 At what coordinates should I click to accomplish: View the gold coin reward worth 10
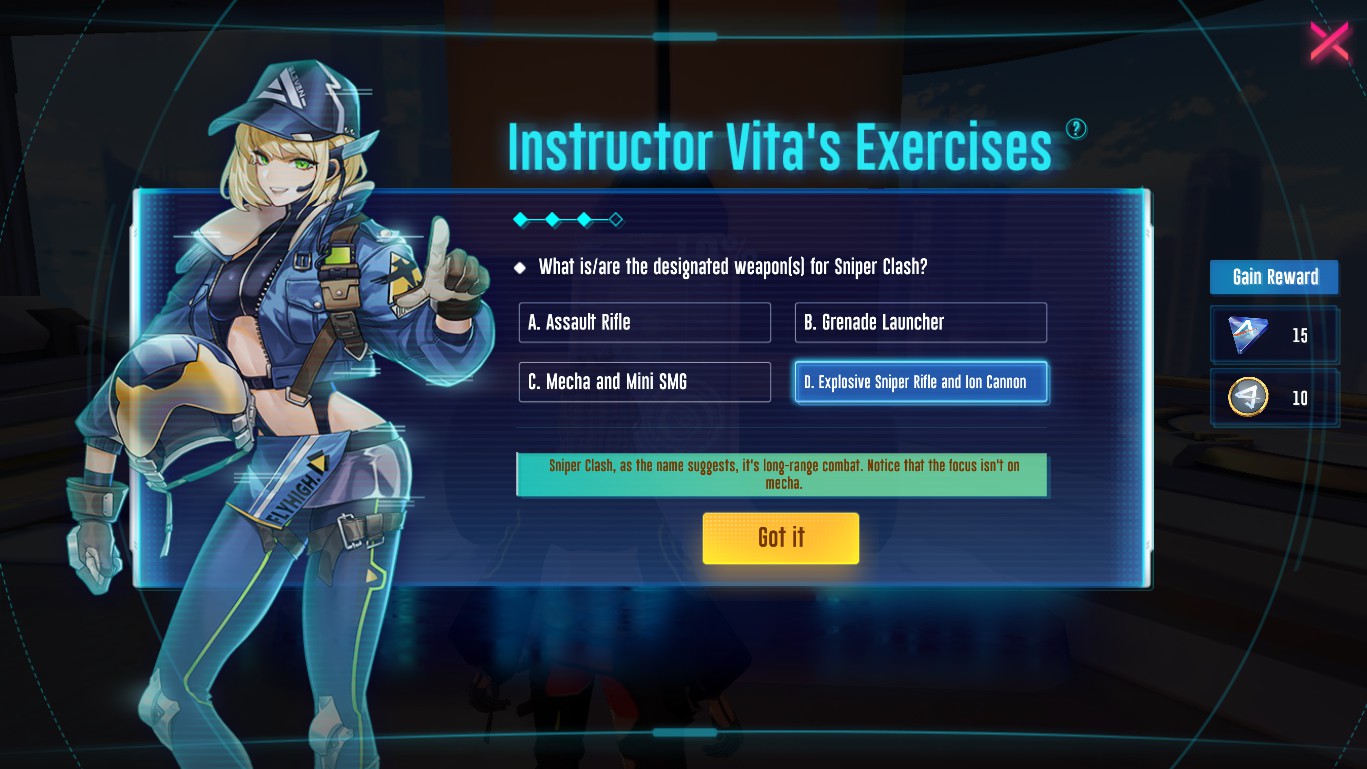[1249, 398]
